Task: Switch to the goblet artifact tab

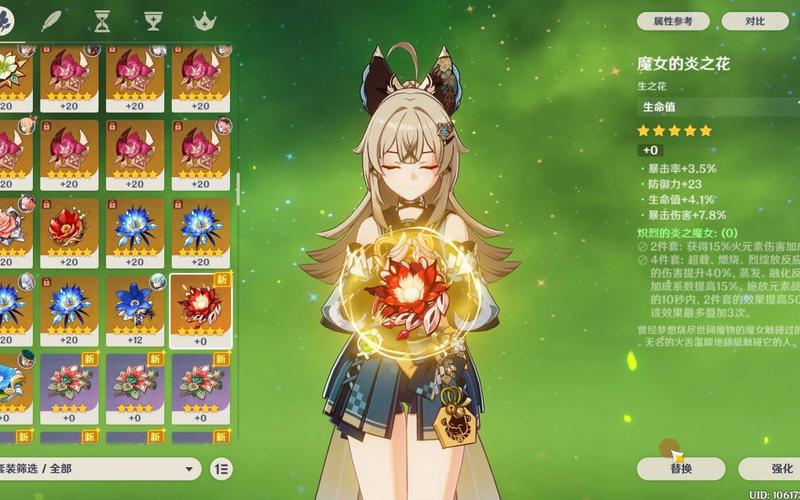Action: [x=153, y=21]
